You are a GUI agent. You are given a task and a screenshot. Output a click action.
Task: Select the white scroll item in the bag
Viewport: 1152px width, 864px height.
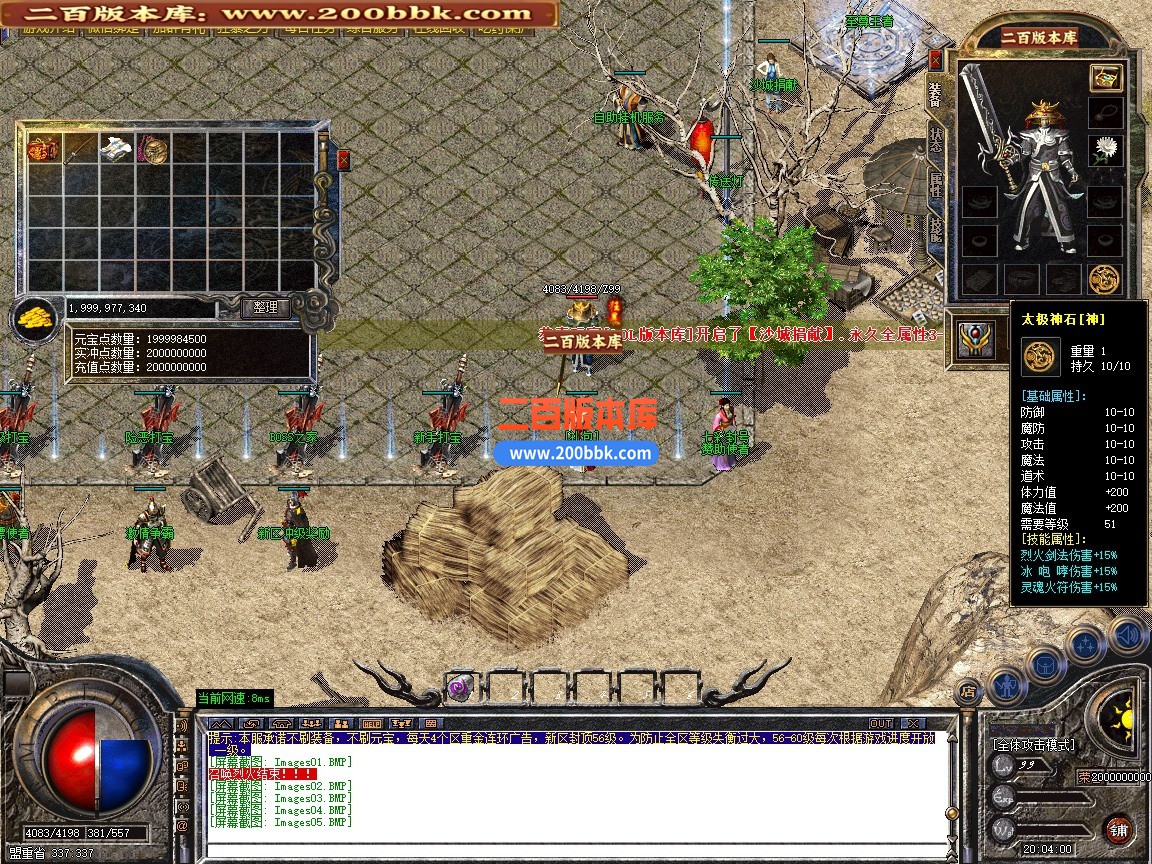(x=116, y=150)
